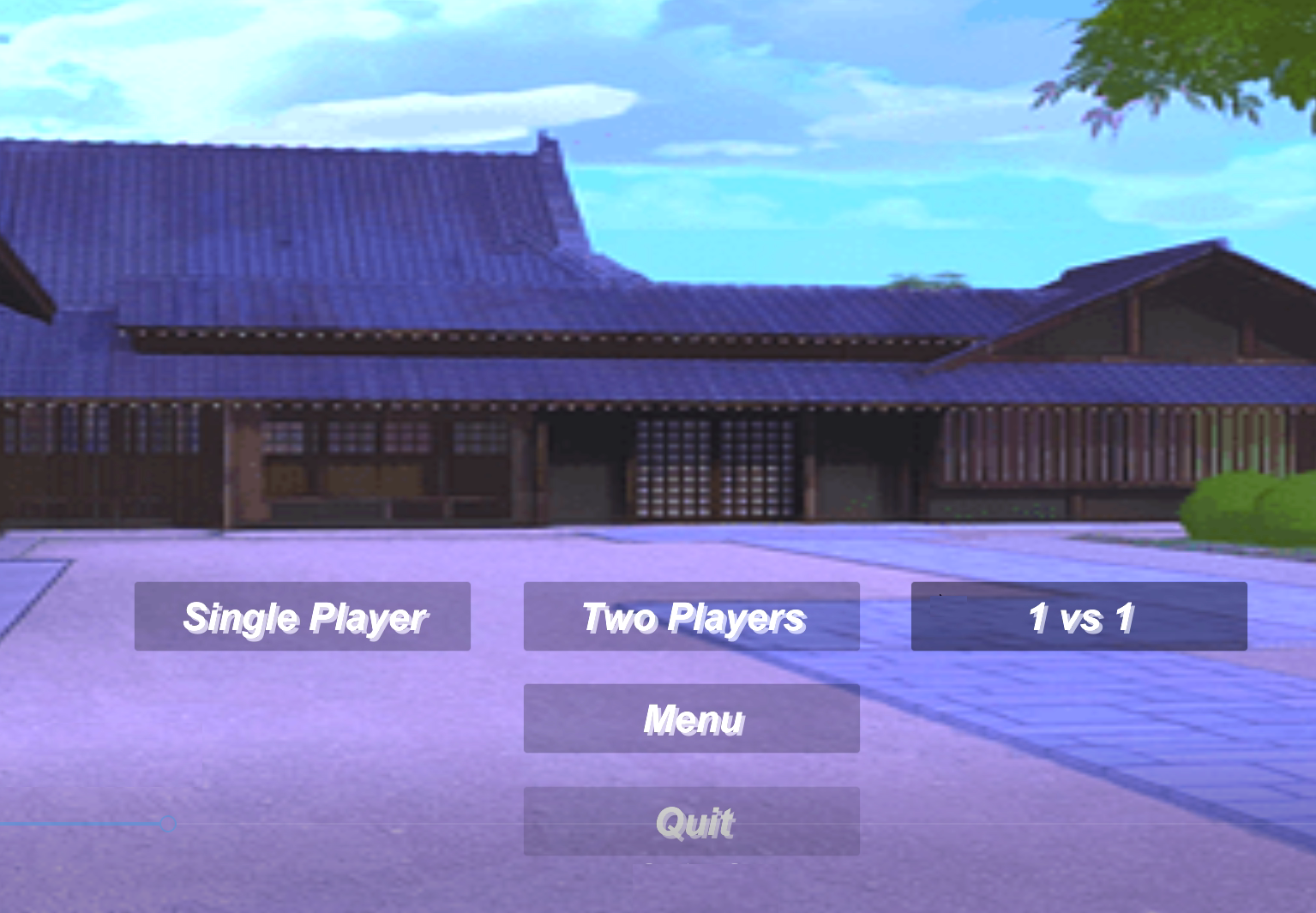Launch a solo game via Single Player

pyautogui.click(x=303, y=616)
